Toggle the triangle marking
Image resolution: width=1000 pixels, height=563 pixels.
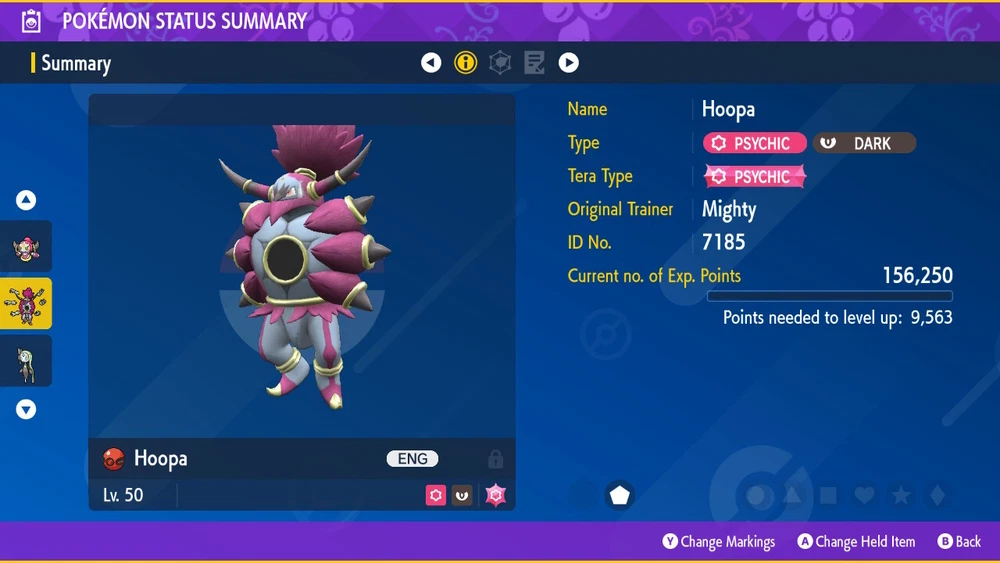click(792, 495)
